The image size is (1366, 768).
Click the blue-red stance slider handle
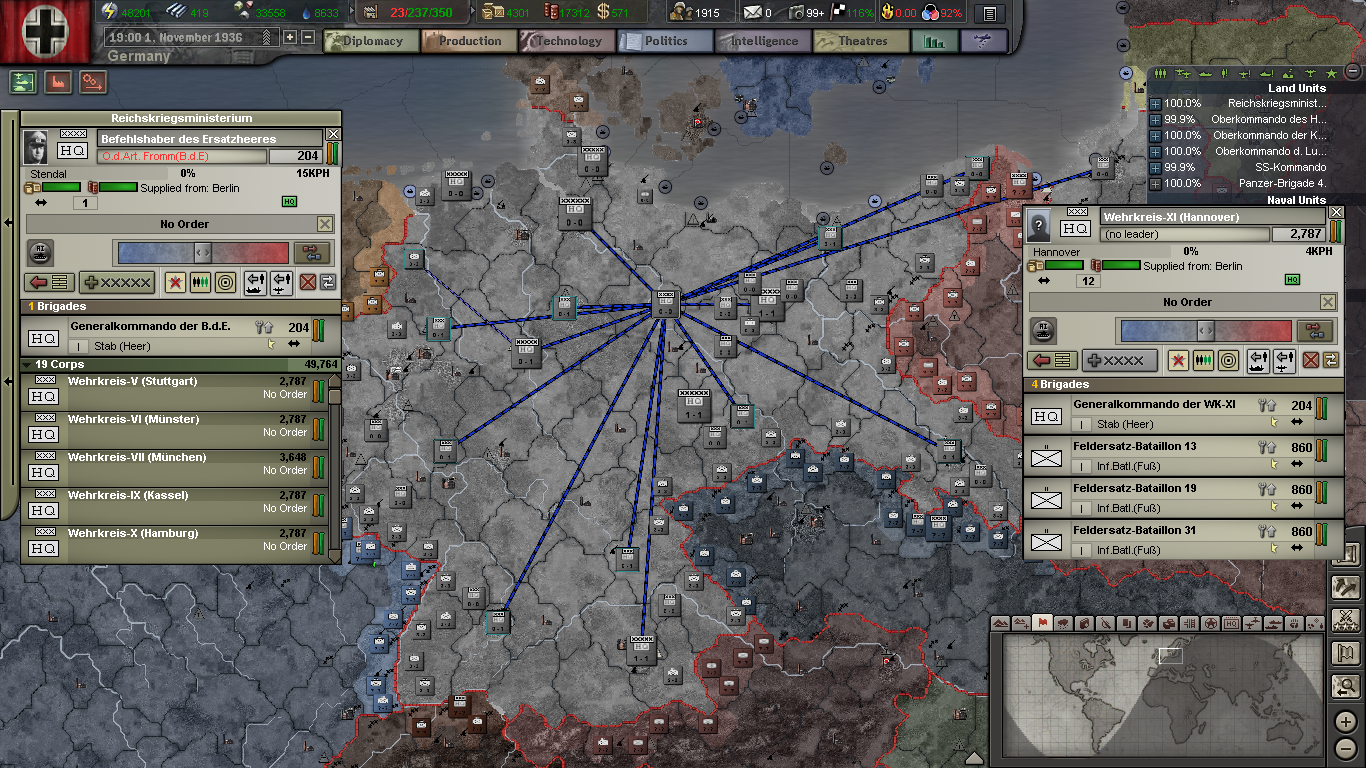click(204, 252)
